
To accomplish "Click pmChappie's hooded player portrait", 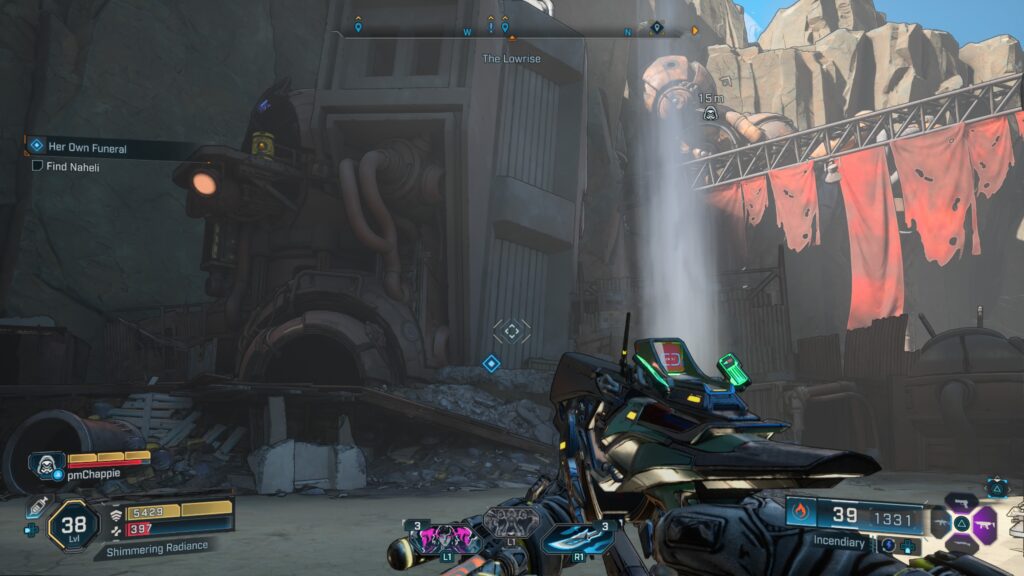I will point(45,463).
